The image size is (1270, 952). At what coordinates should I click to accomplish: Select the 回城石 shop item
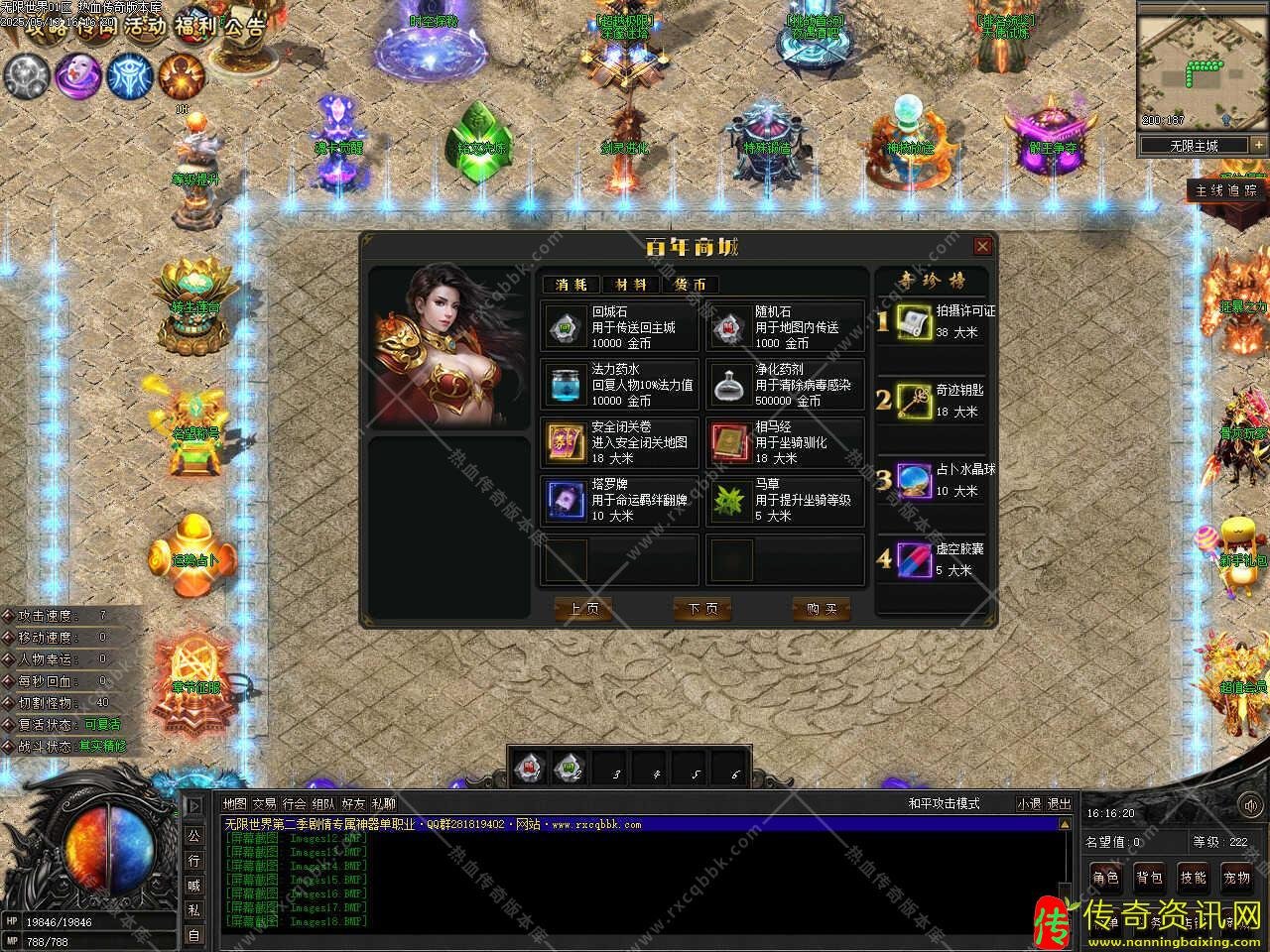click(x=620, y=327)
